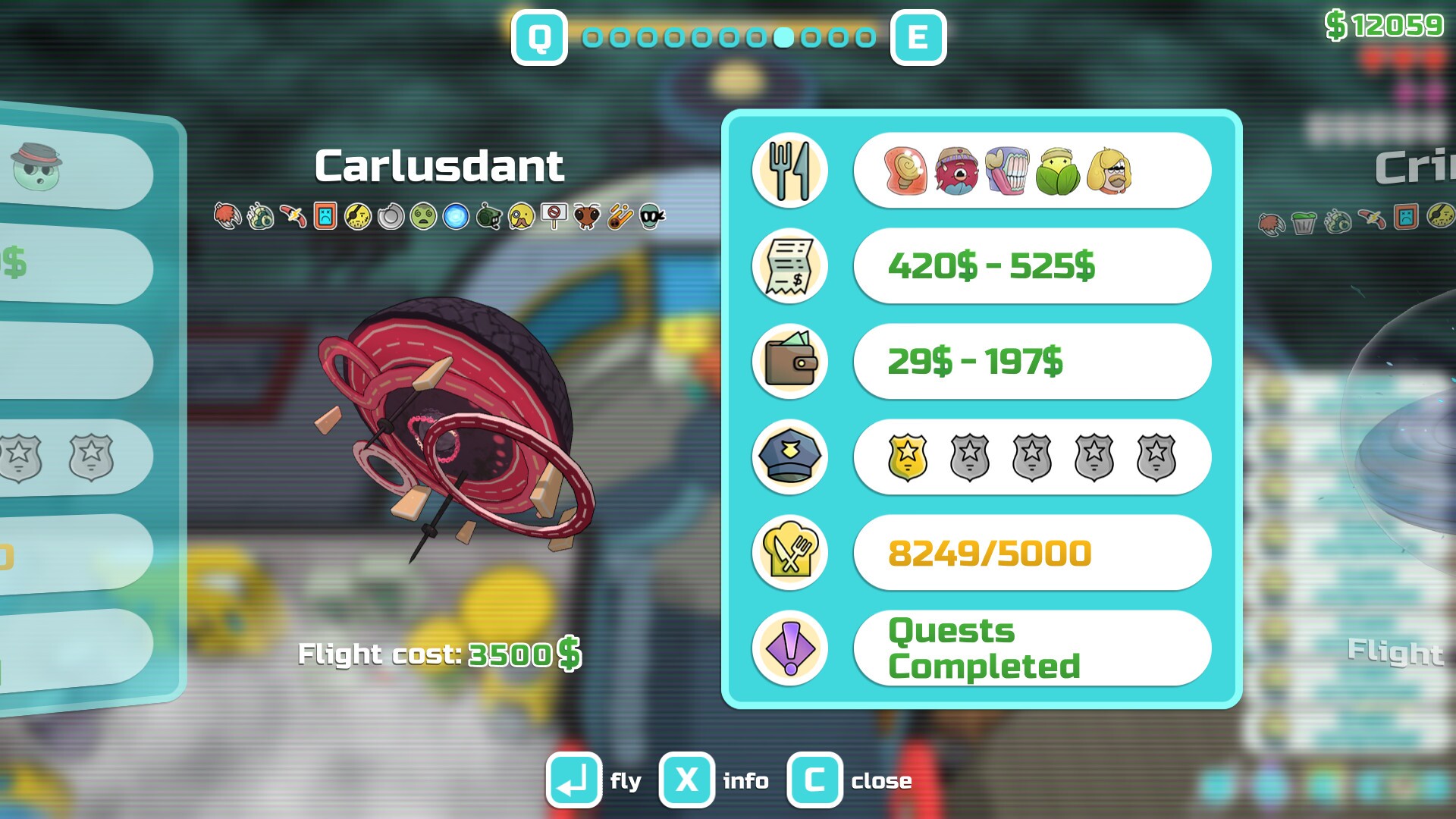Click the fork and knife ingredients icon

[x=789, y=170]
